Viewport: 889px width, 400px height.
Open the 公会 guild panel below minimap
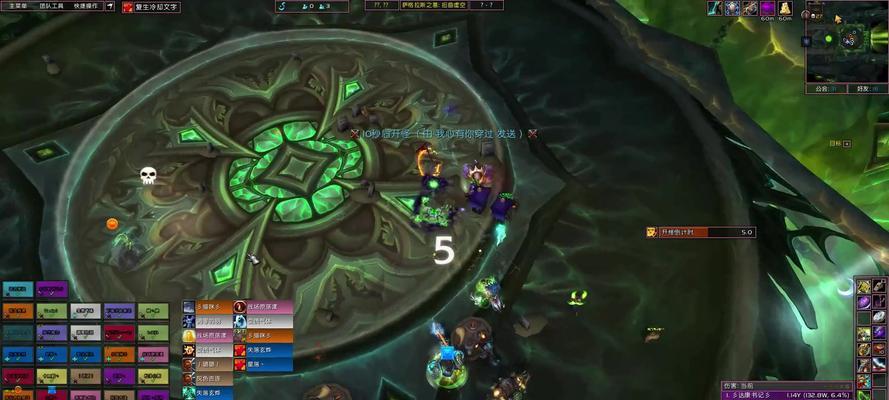pos(822,88)
